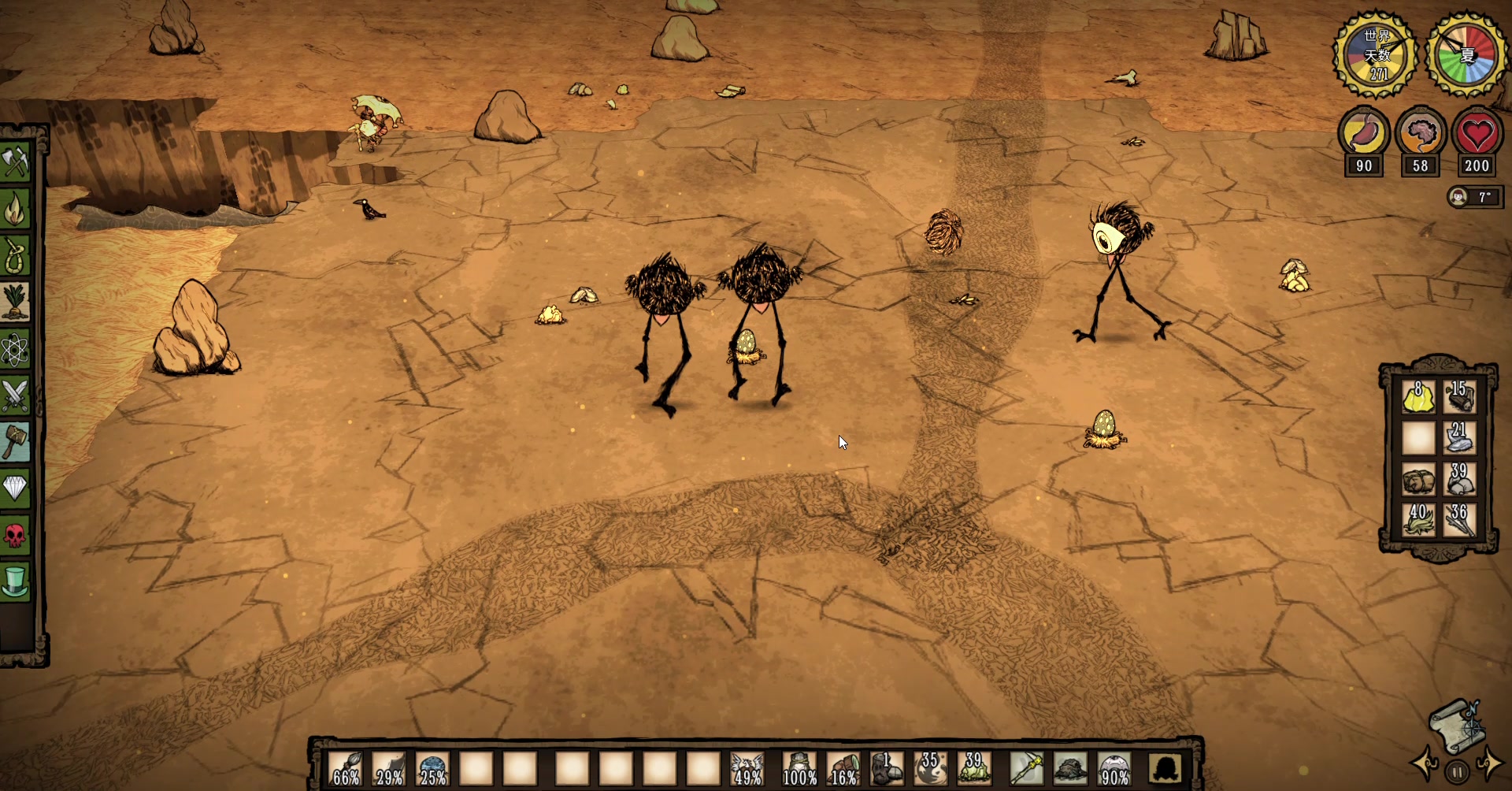The height and width of the screenshot is (791, 1512).
Task: Rotate the camera with the right arrow
Action: 1488,763
